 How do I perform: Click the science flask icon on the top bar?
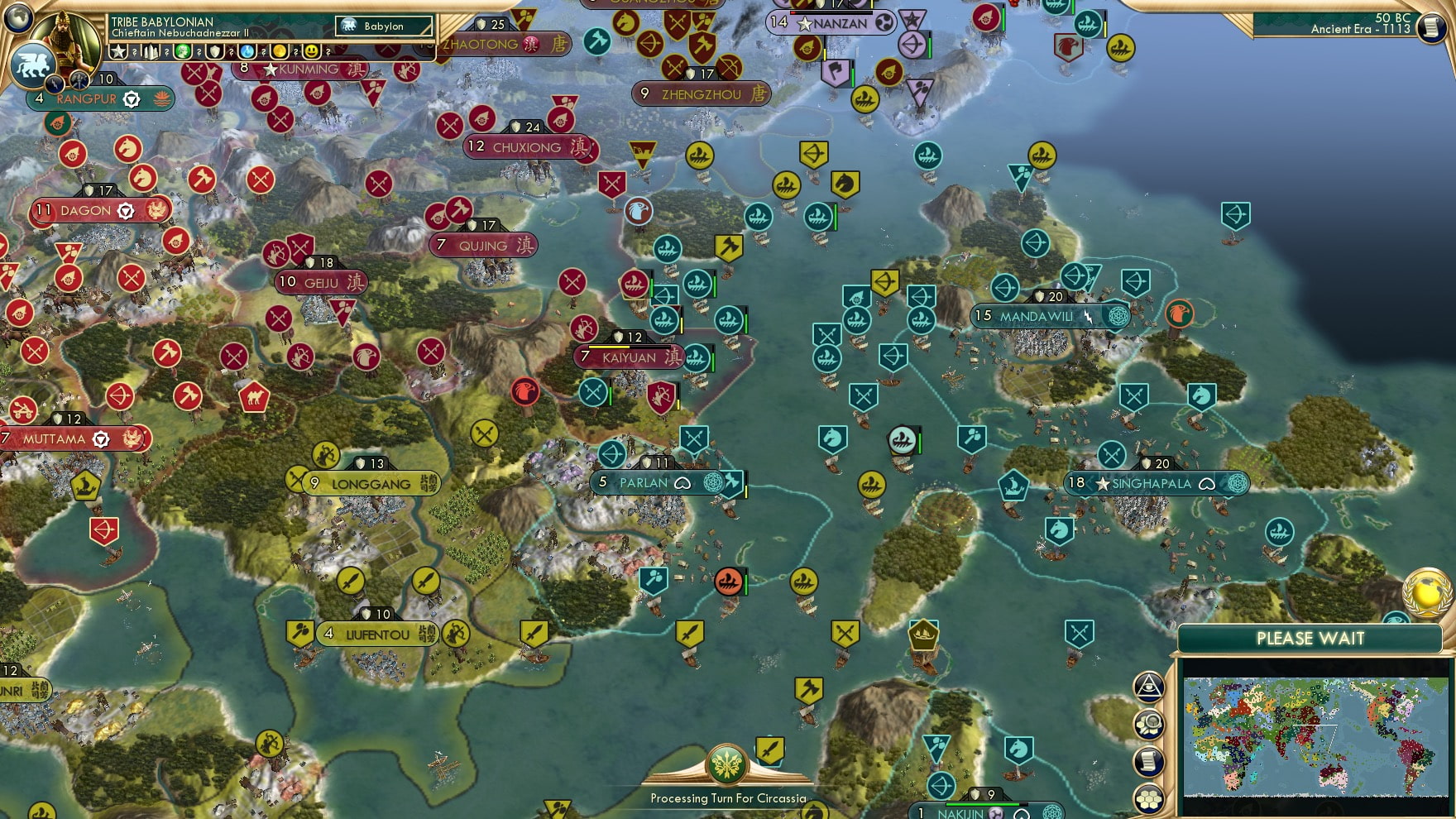(x=249, y=51)
